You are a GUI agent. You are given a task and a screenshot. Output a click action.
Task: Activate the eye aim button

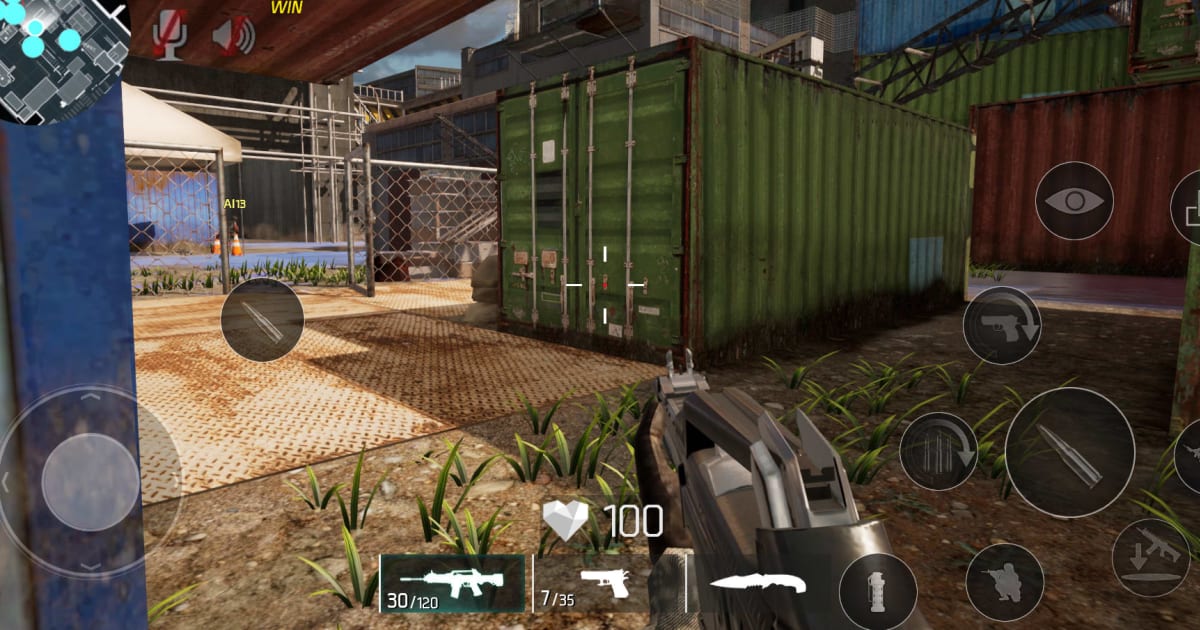click(x=1074, y=201)
